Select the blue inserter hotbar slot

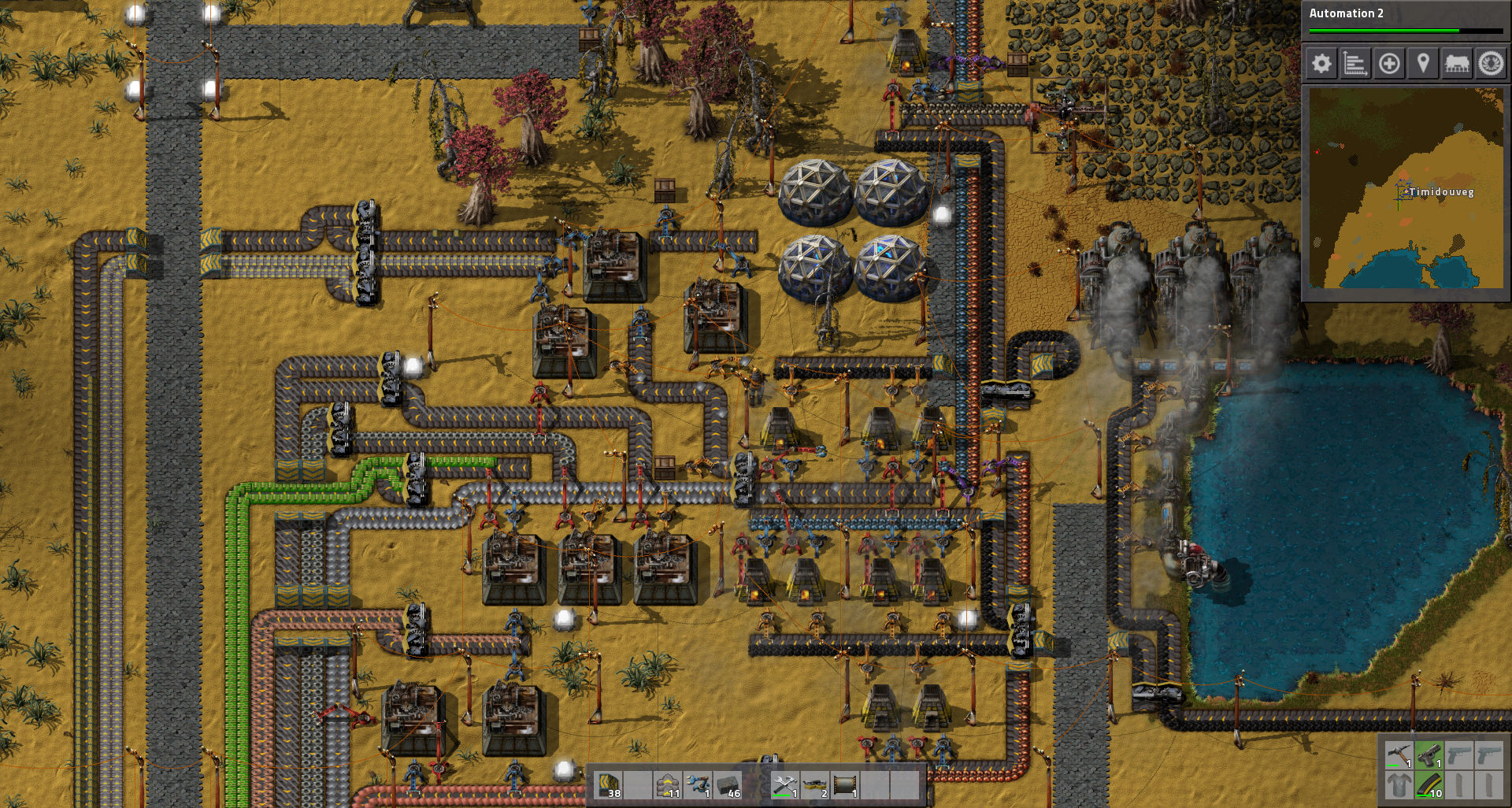pos(699,785)
